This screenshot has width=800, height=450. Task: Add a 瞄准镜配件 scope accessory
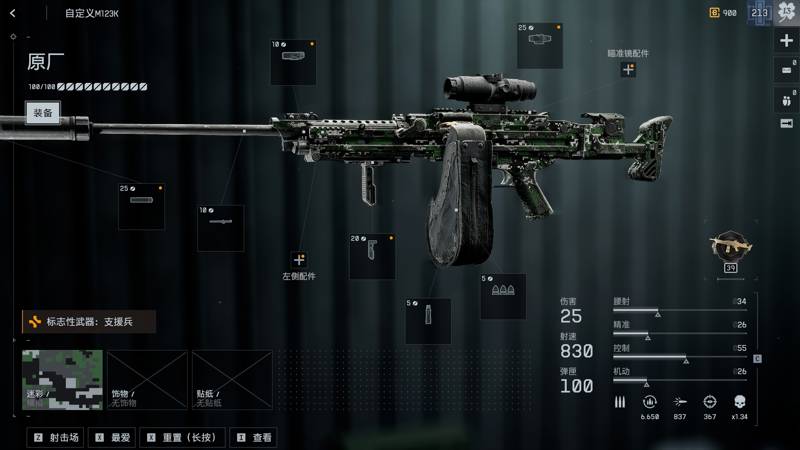[x=628, y=70]
